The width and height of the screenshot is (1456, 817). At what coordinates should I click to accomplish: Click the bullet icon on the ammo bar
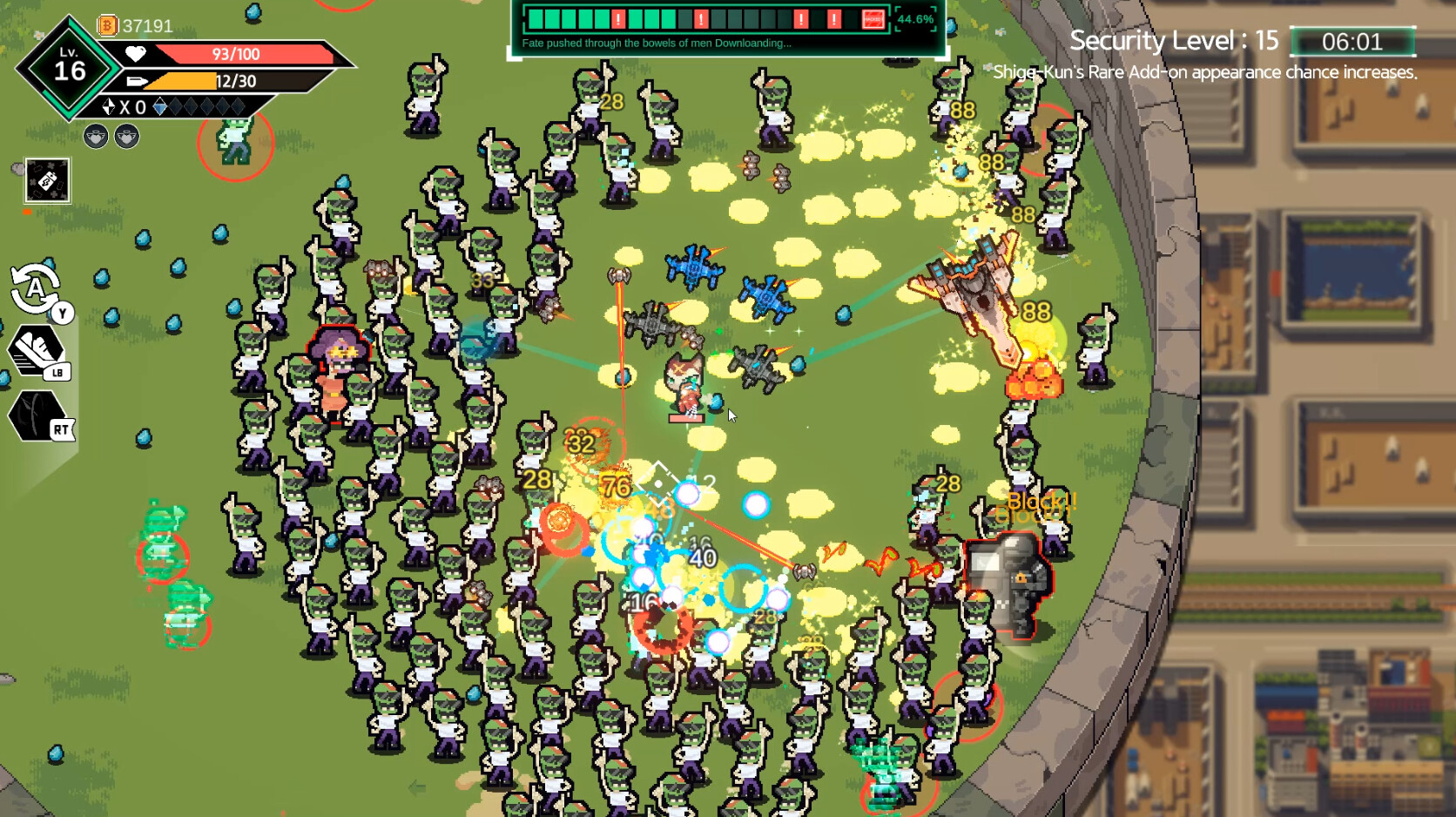pyautogui.click(x=137, y=81)
